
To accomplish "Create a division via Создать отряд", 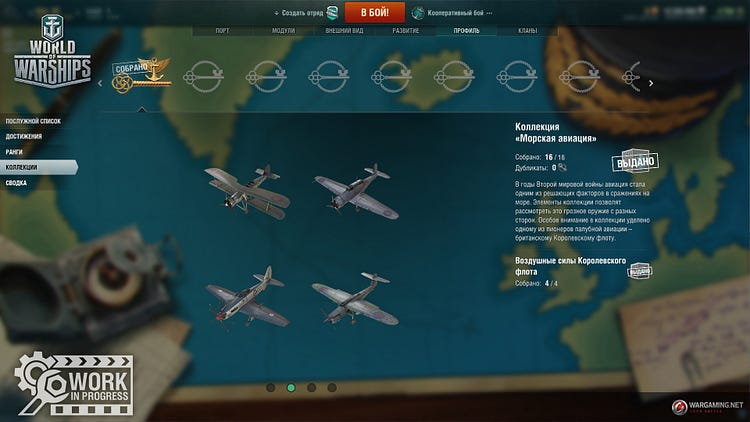I will (x=306, y=13).
